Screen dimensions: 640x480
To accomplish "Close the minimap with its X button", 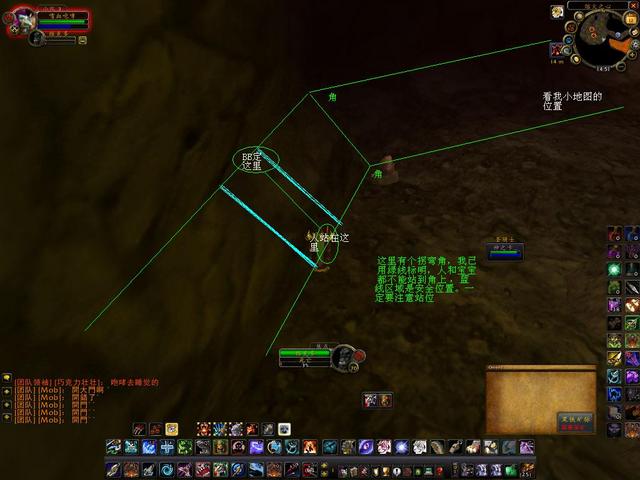I will [632, 6].
